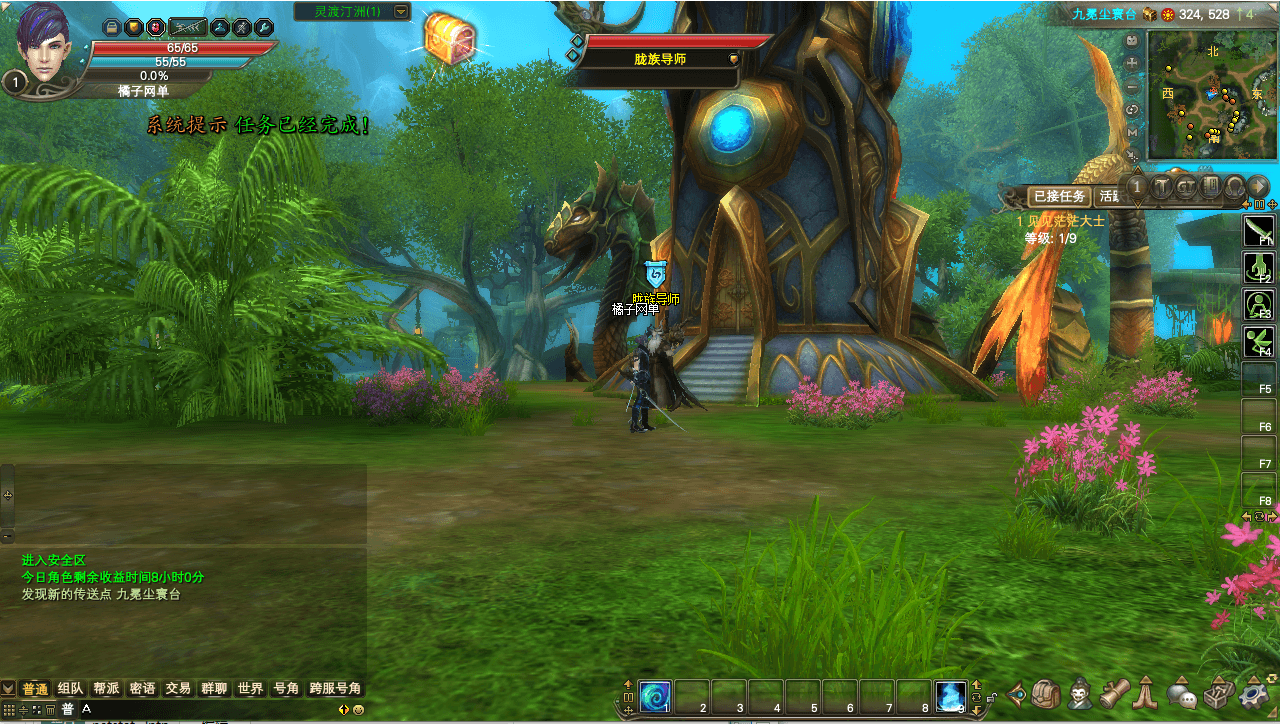Click the red gem icon above the health bar

click(x=156, y=27)
